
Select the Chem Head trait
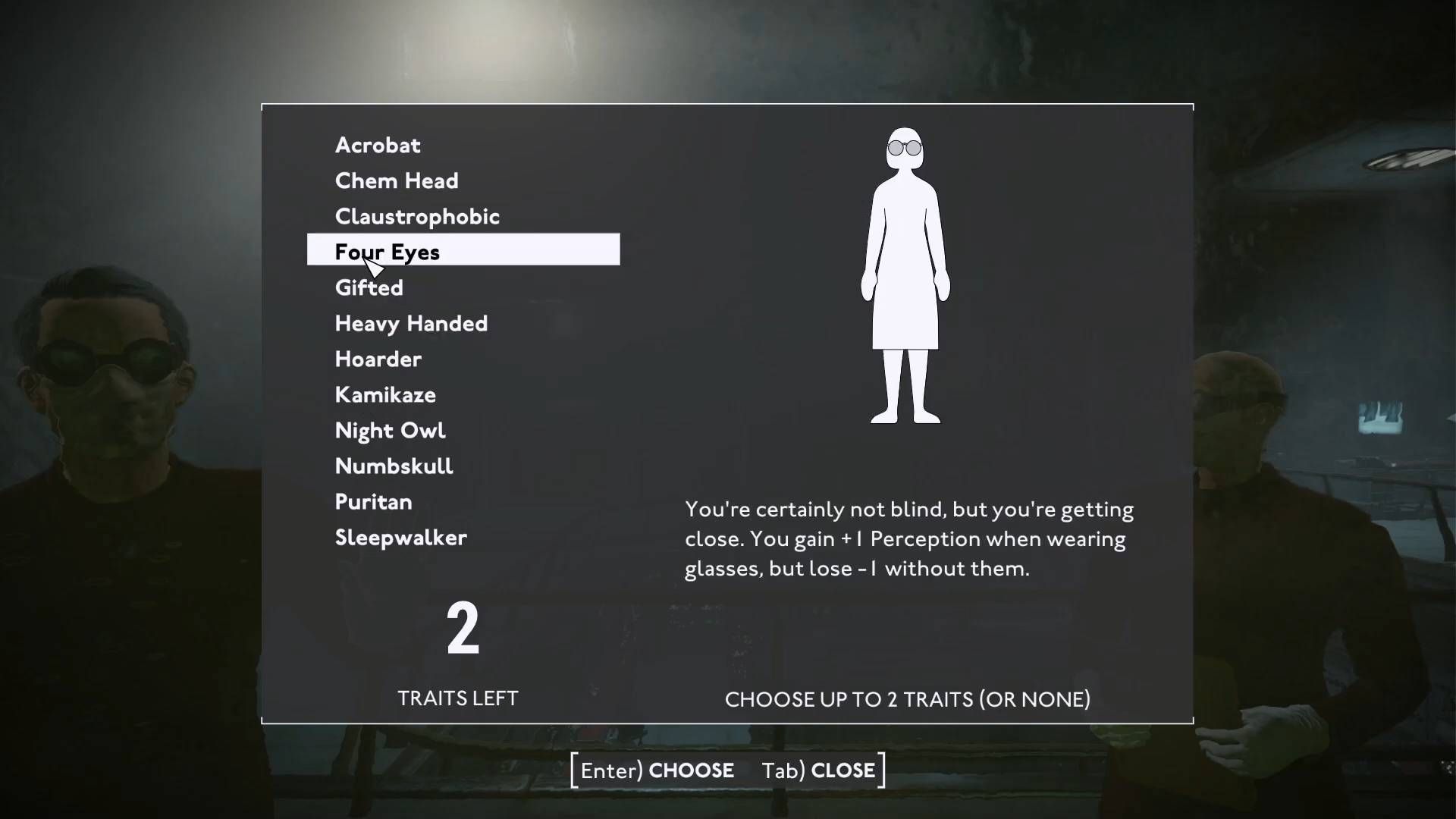pos(397,180)
